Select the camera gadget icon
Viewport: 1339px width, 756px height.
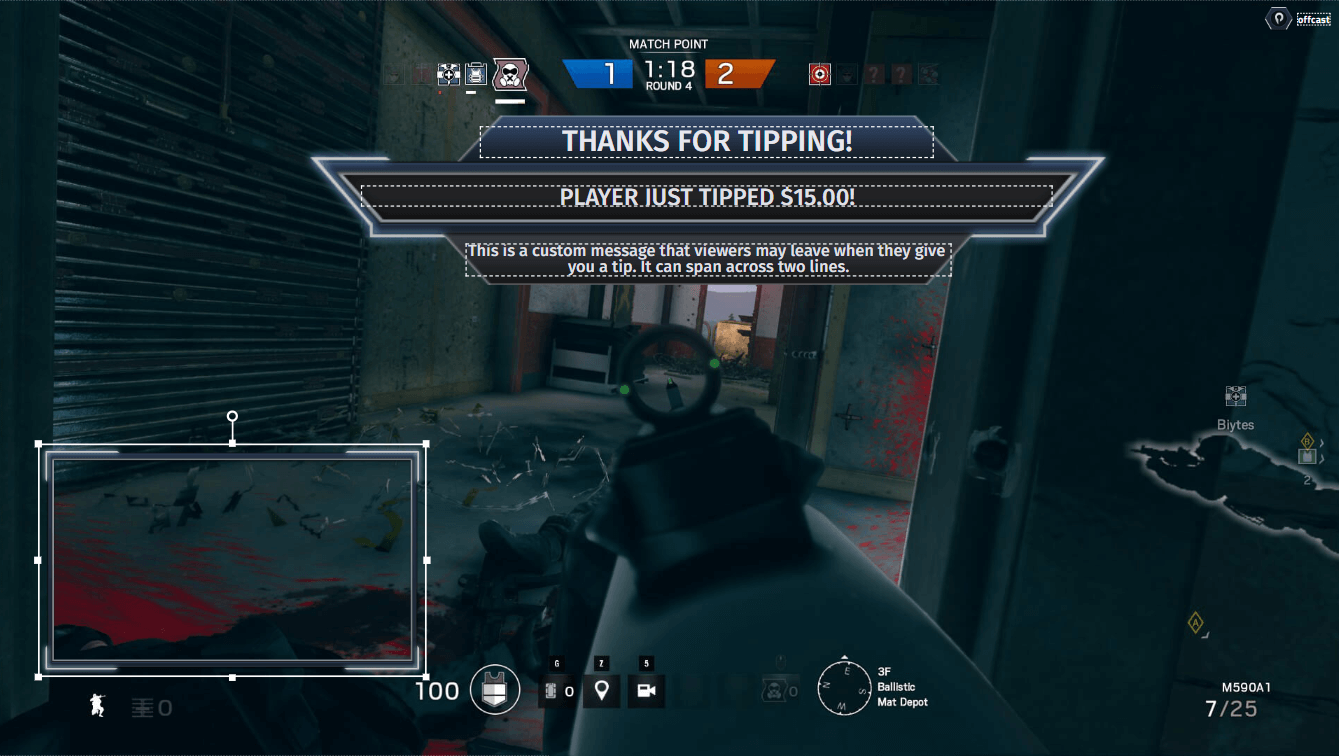pyautogui.click(x=646, y=690)
